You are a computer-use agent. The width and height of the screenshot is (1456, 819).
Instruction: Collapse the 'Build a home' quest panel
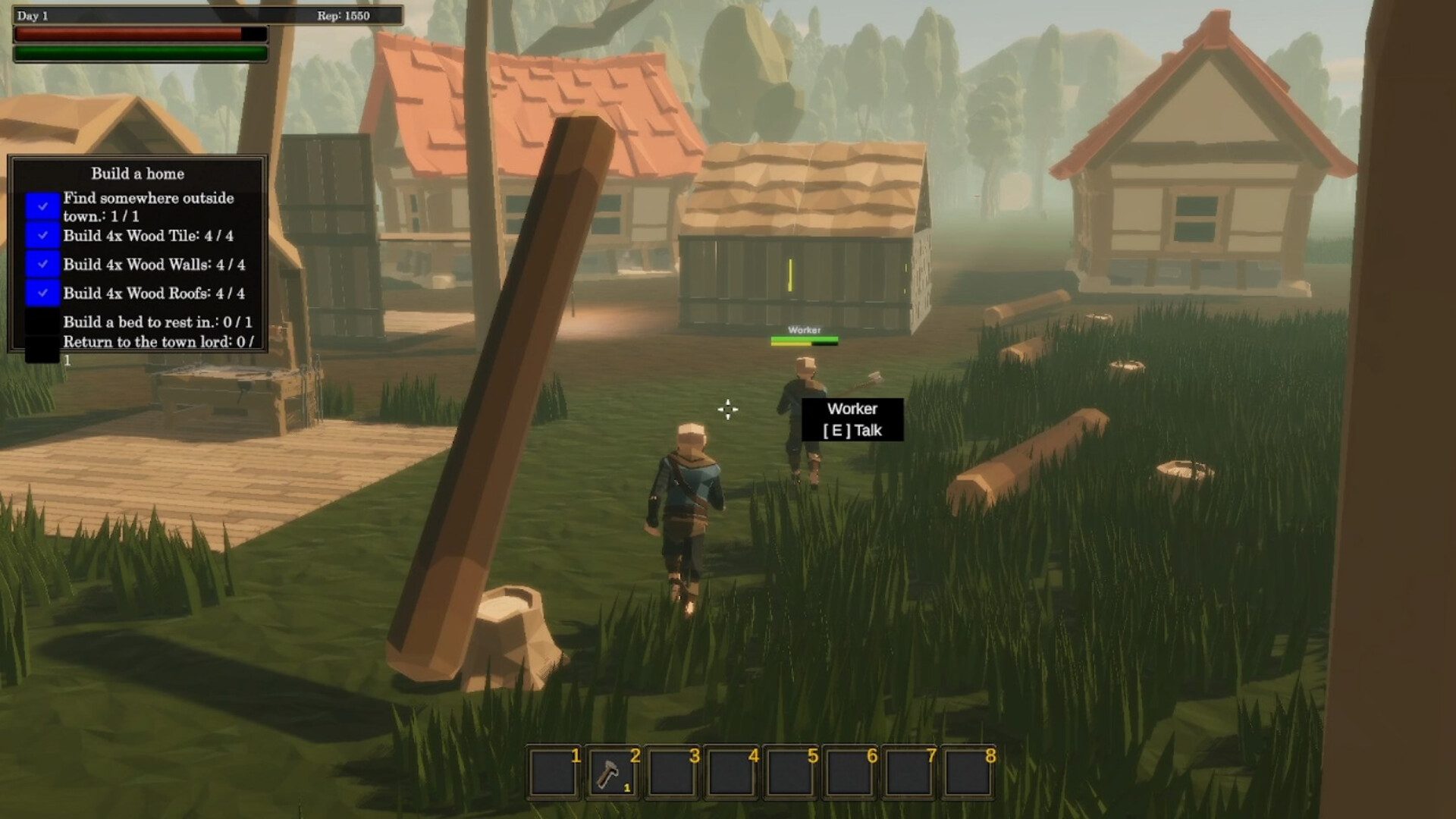[136, 174]
